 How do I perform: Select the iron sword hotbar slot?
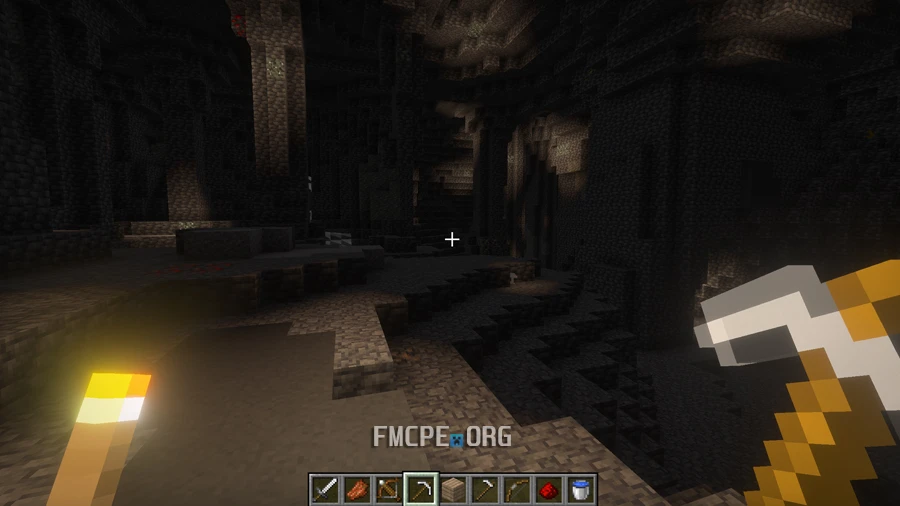pyautogui.click(x=324, y=489)
